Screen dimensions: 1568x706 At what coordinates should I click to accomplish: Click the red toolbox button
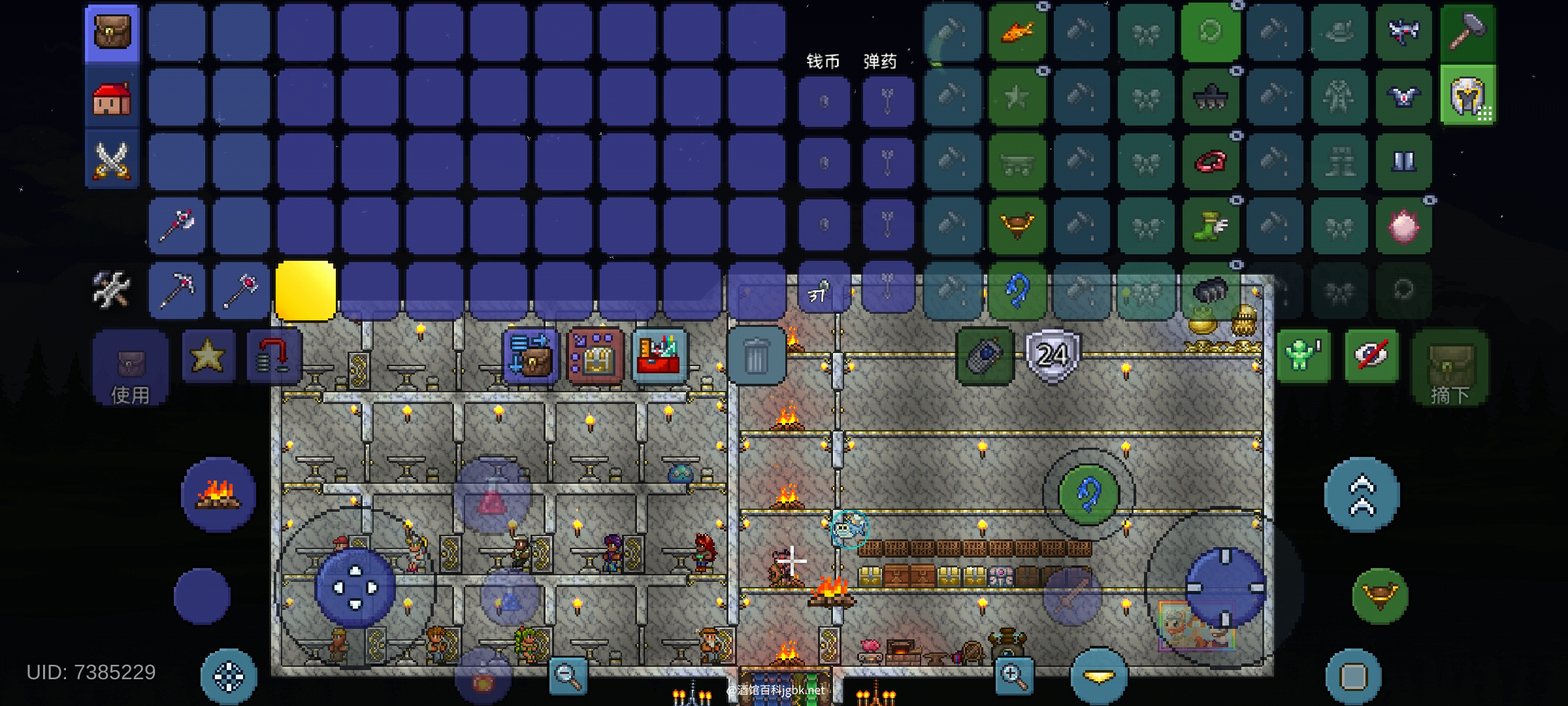659,356
